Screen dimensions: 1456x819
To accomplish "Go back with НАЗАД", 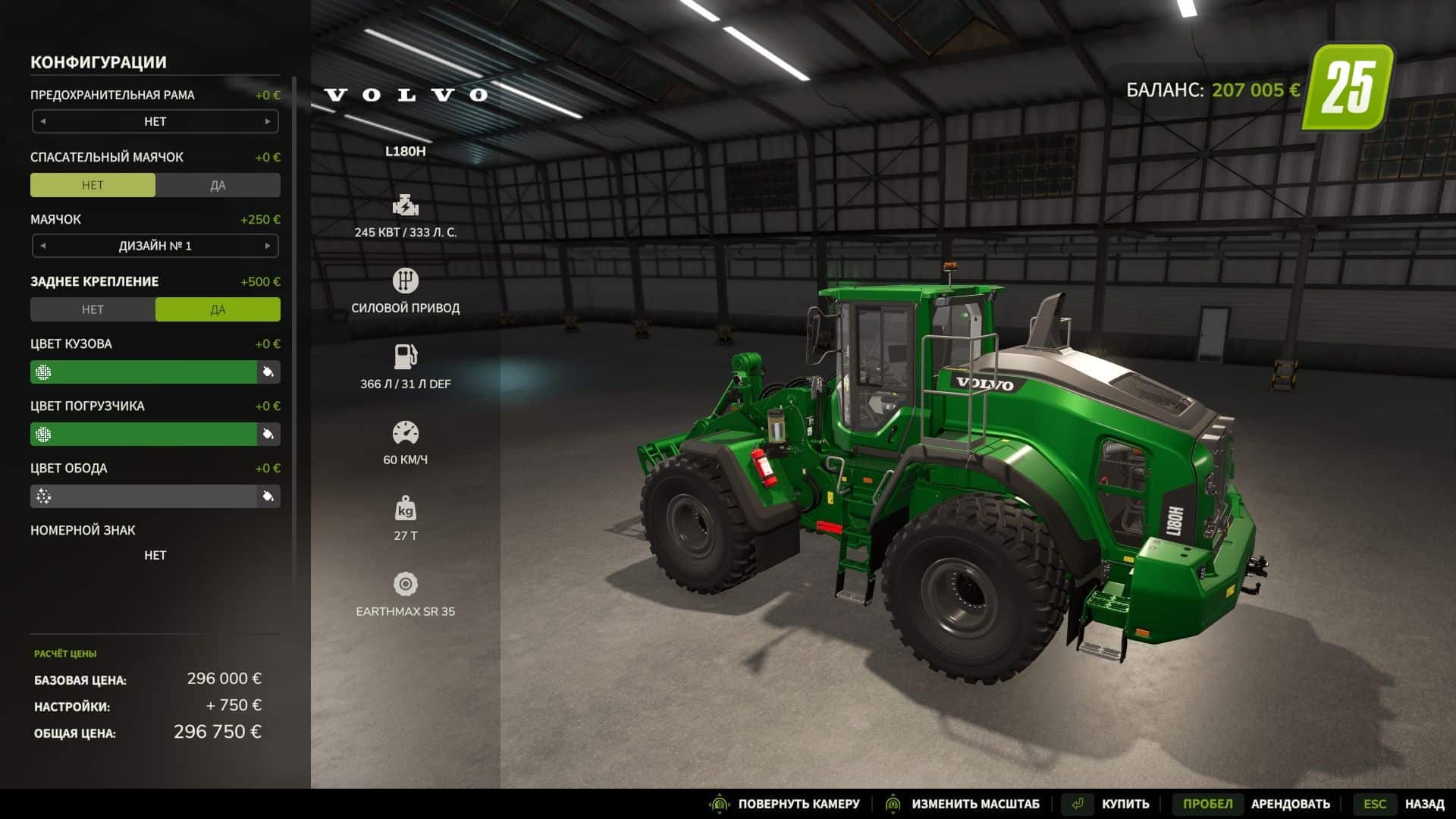I will pos(1423,804).
